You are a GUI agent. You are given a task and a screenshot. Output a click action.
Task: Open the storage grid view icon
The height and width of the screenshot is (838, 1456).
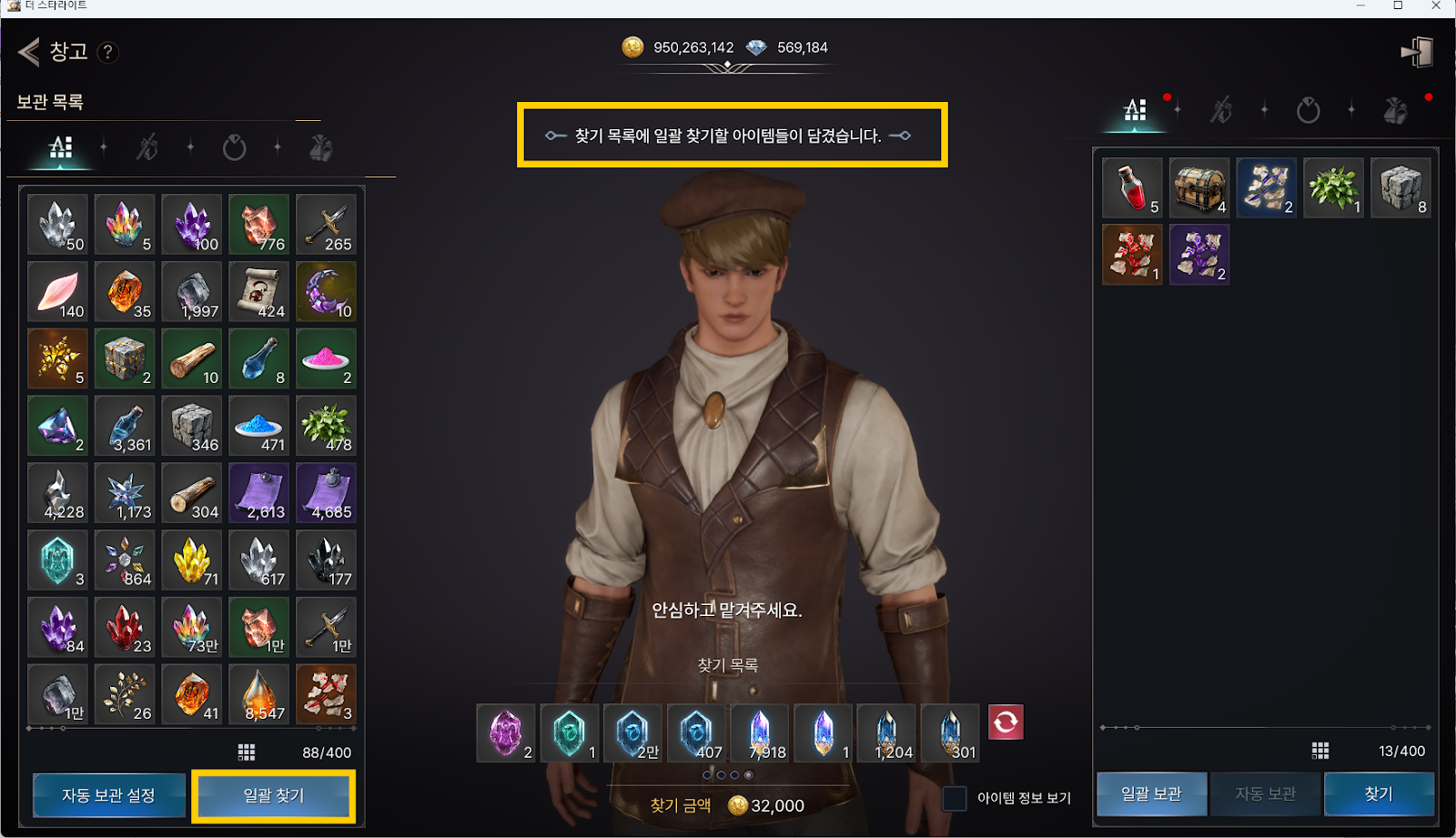247,752
